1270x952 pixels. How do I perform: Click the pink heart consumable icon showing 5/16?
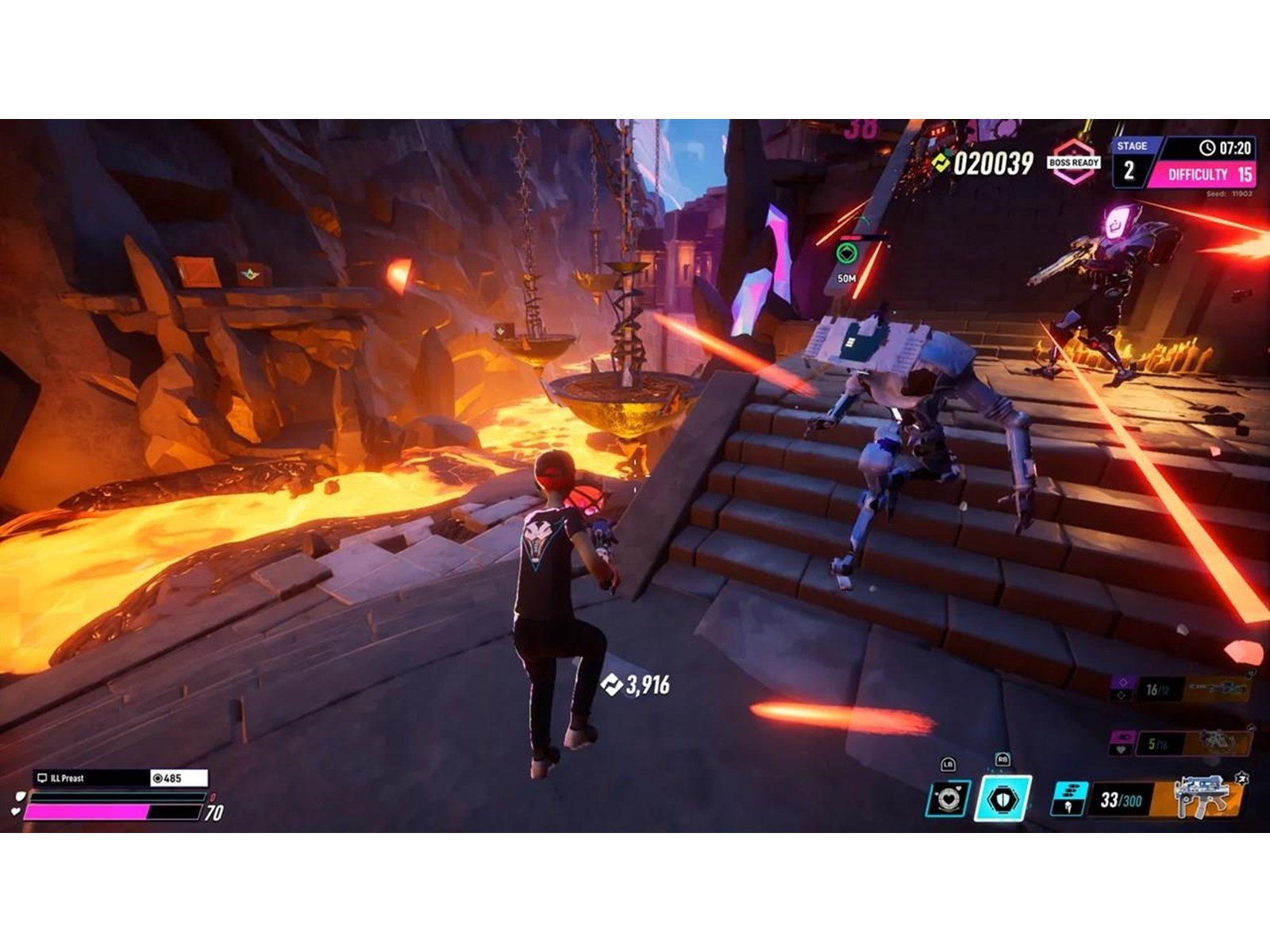1122,742
